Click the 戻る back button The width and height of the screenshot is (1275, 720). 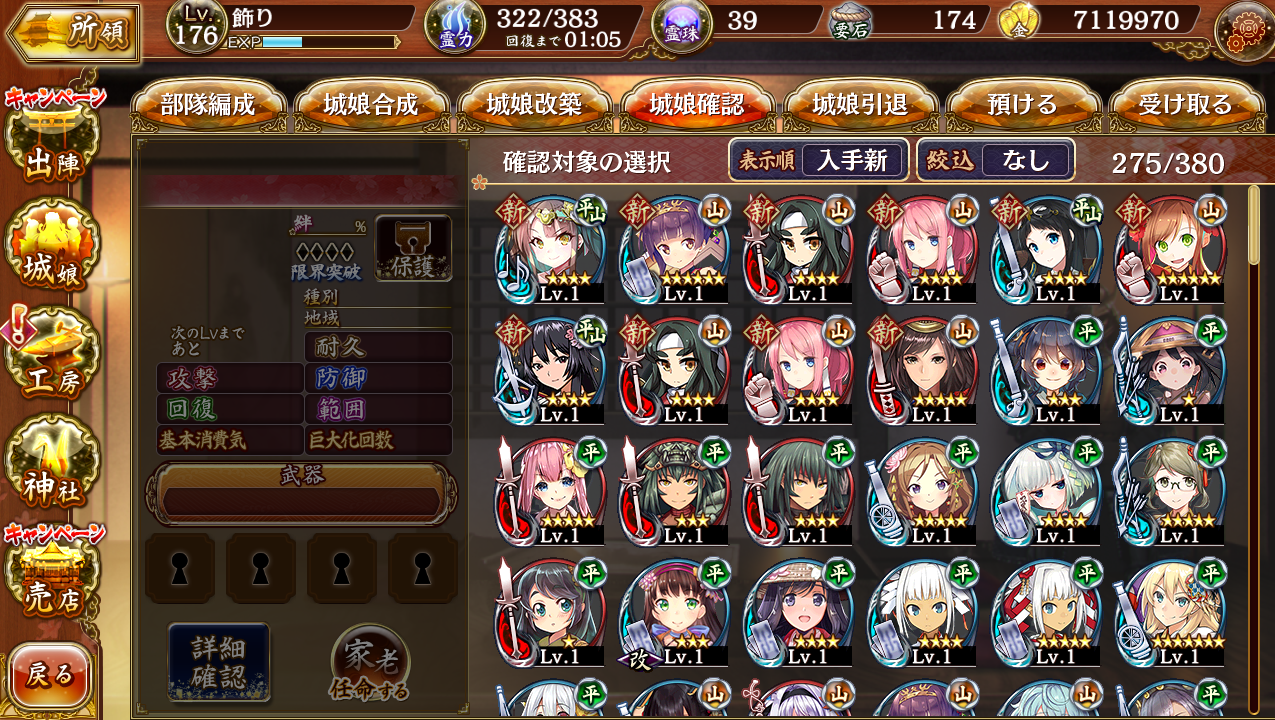[x=50, y=675]
